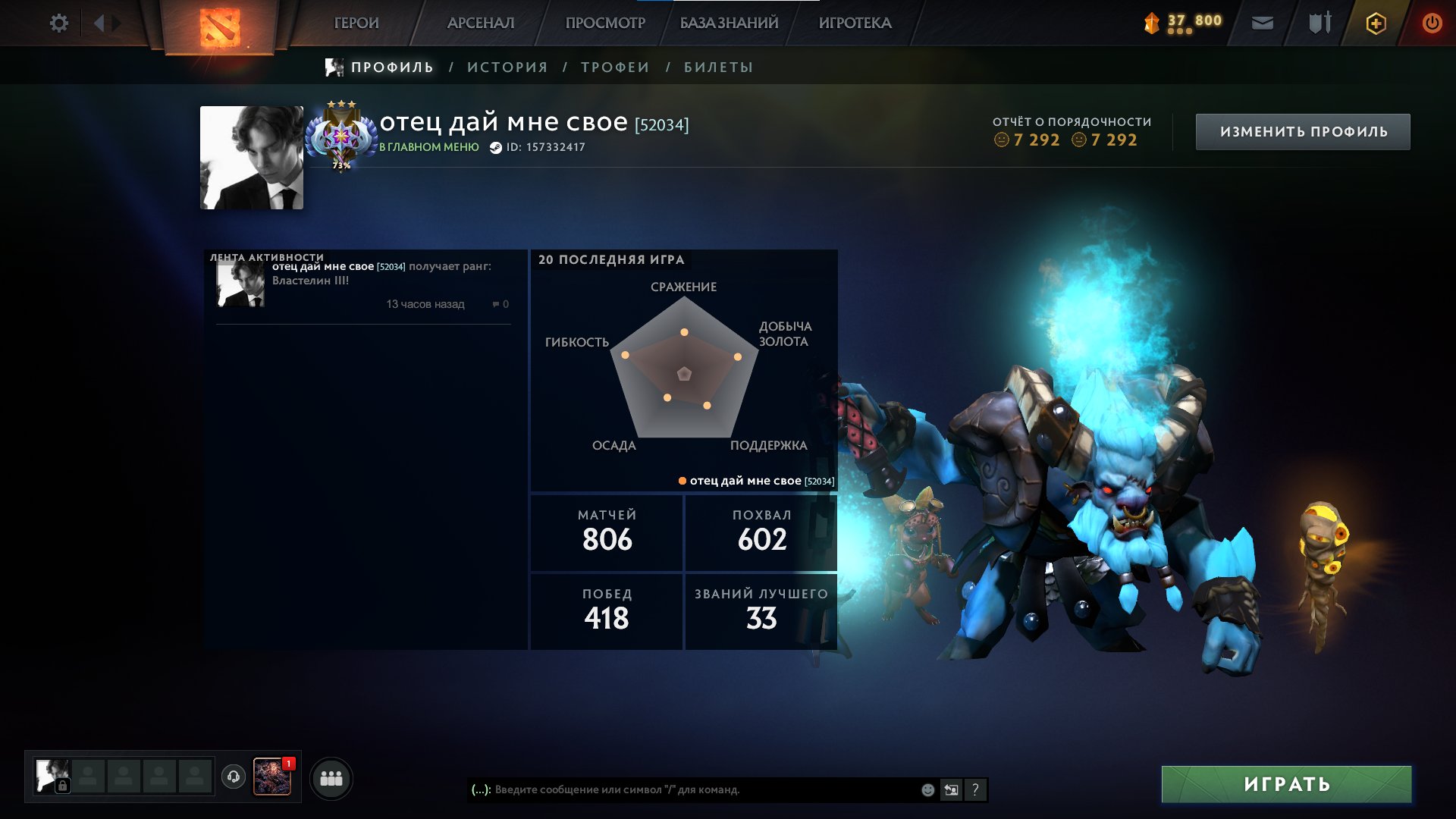This screenshot has height=819, width=1456.
Task: Switch to the ТРОФЕИ tab
Action: [x=614, y=67]
